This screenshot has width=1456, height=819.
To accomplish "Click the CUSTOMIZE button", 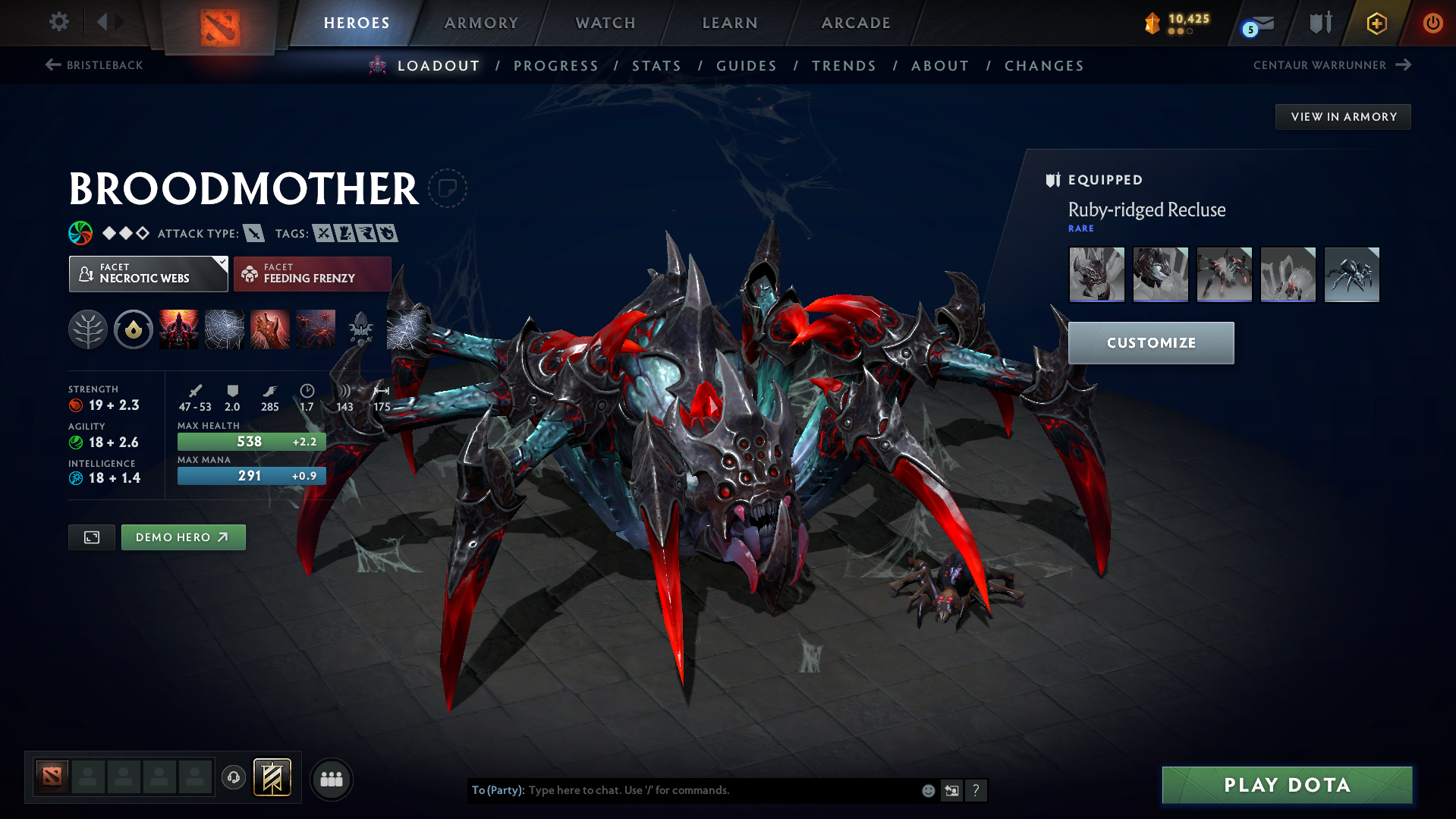I will coord(1150,342).
